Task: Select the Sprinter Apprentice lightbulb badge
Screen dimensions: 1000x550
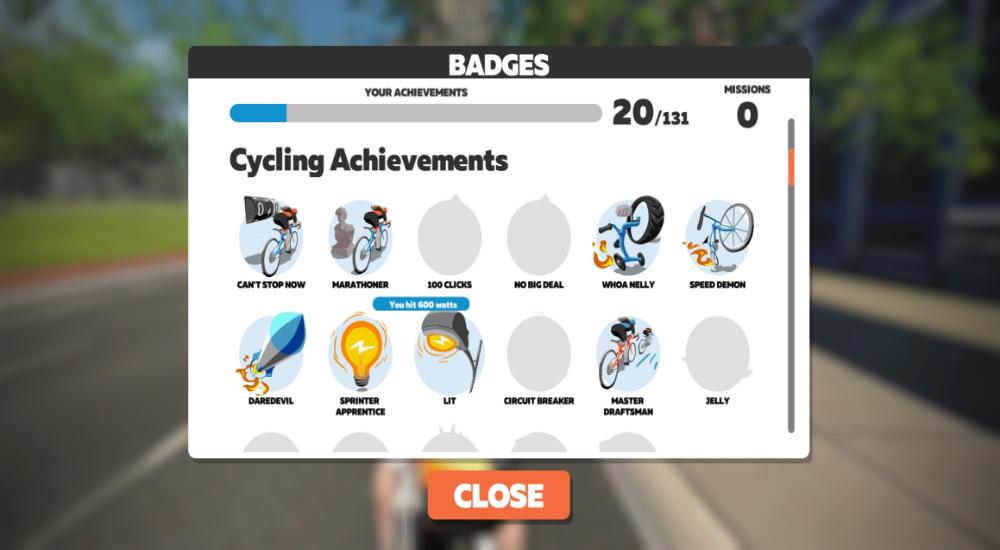Action: 360,354
